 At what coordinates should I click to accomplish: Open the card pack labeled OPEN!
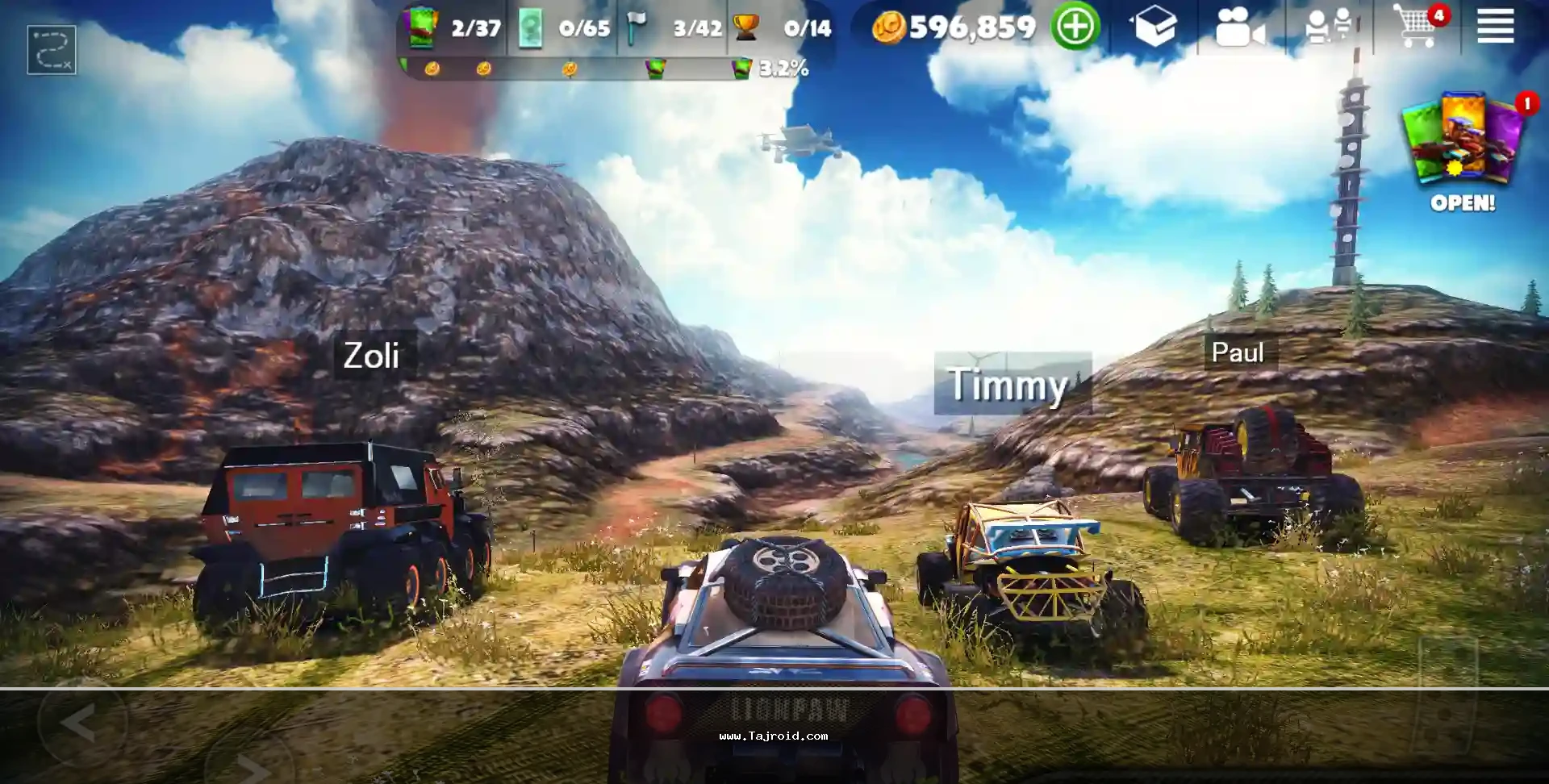click(1463, 153)
